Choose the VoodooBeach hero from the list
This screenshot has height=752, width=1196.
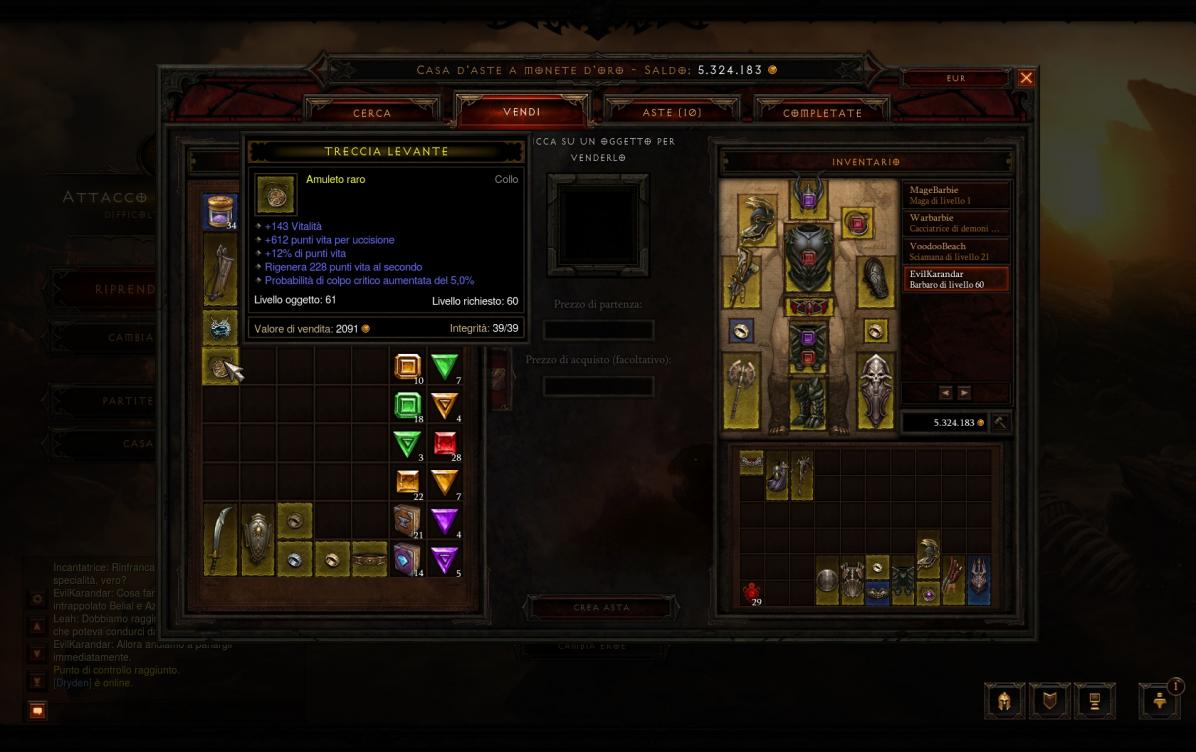point(955,250)
